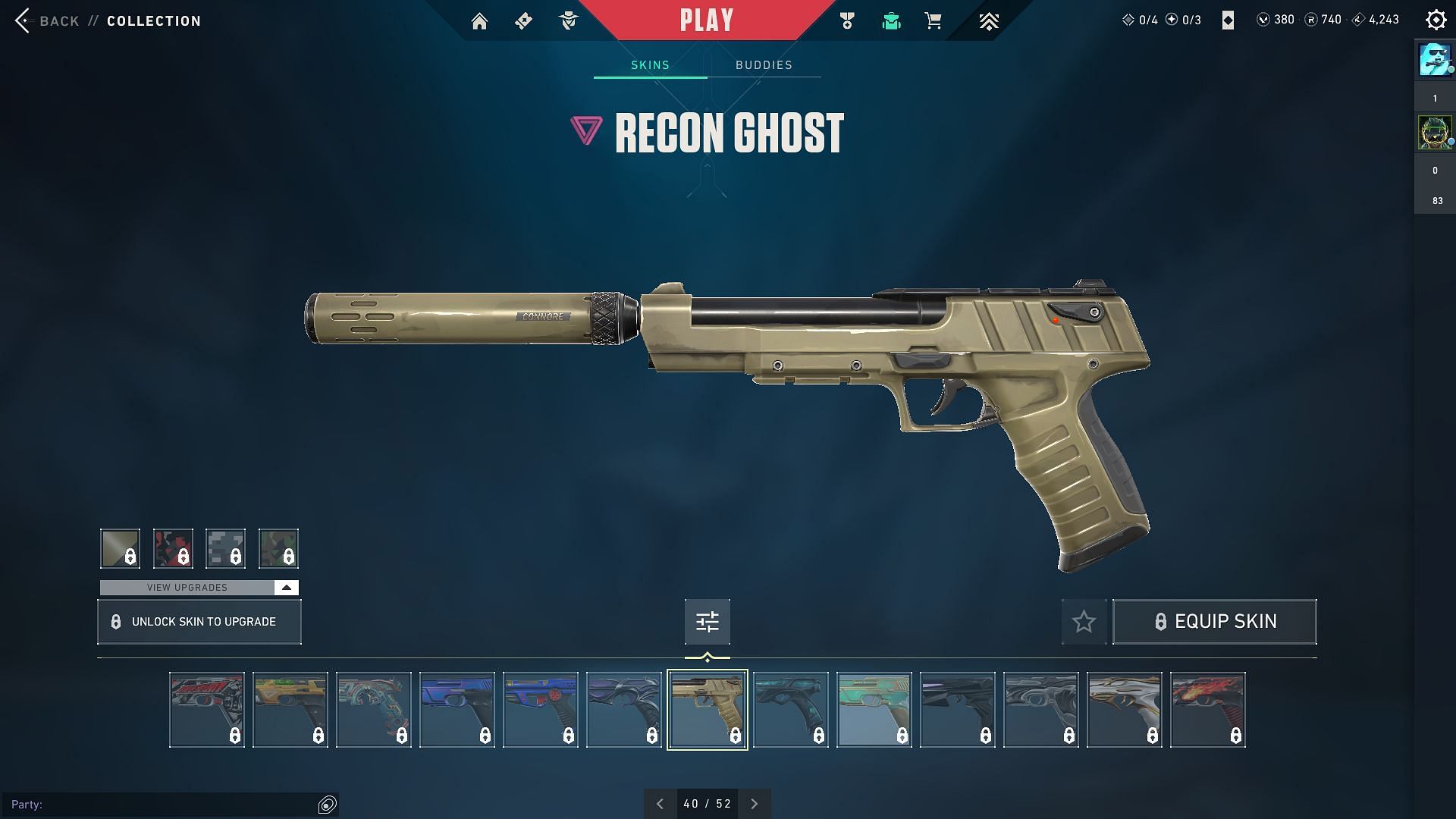Pick the green camo variant swatch
Viewport: 1456px width, 819px height.
point(278,548)
